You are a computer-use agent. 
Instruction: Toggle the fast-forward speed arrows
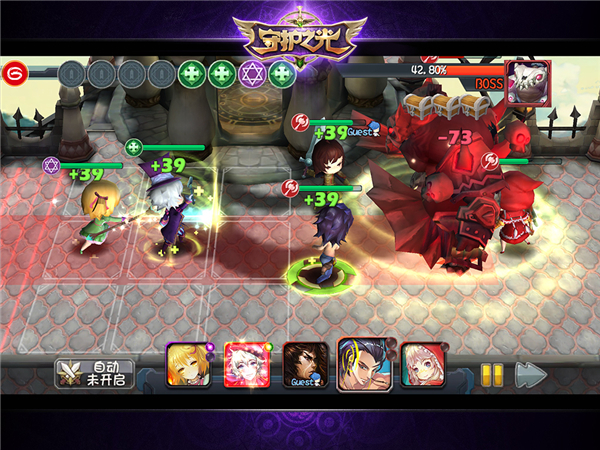pyautogui.click(x=531, y=374)
